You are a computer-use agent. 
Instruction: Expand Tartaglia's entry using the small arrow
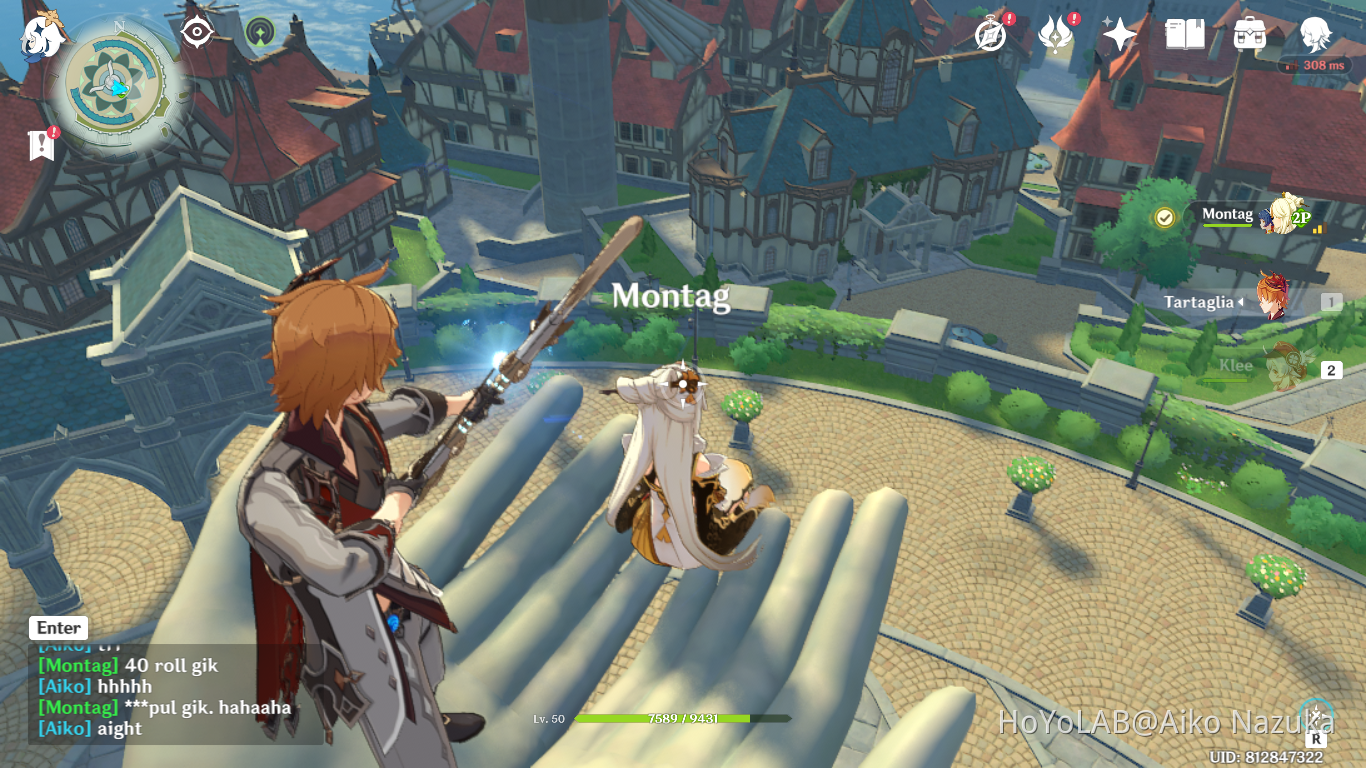tap(1240, 302)
